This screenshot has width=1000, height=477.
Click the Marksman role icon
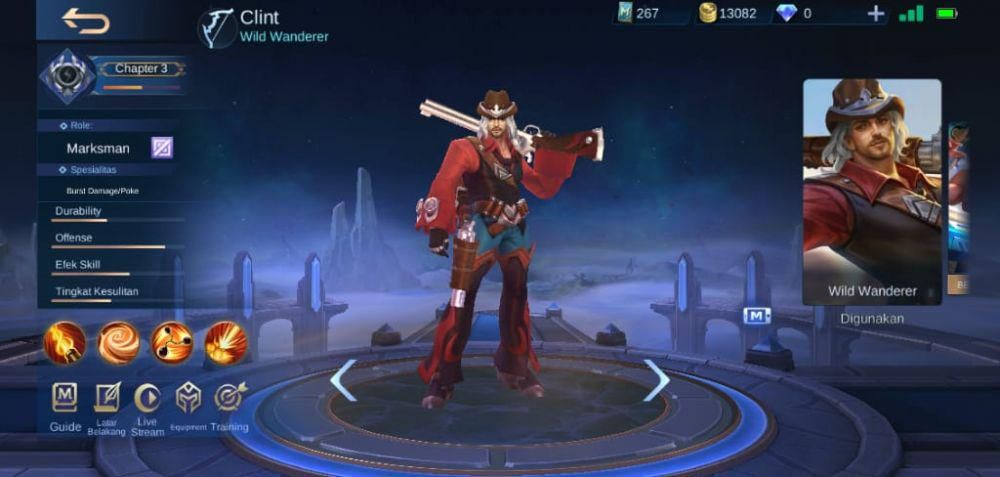click(162, 148)
